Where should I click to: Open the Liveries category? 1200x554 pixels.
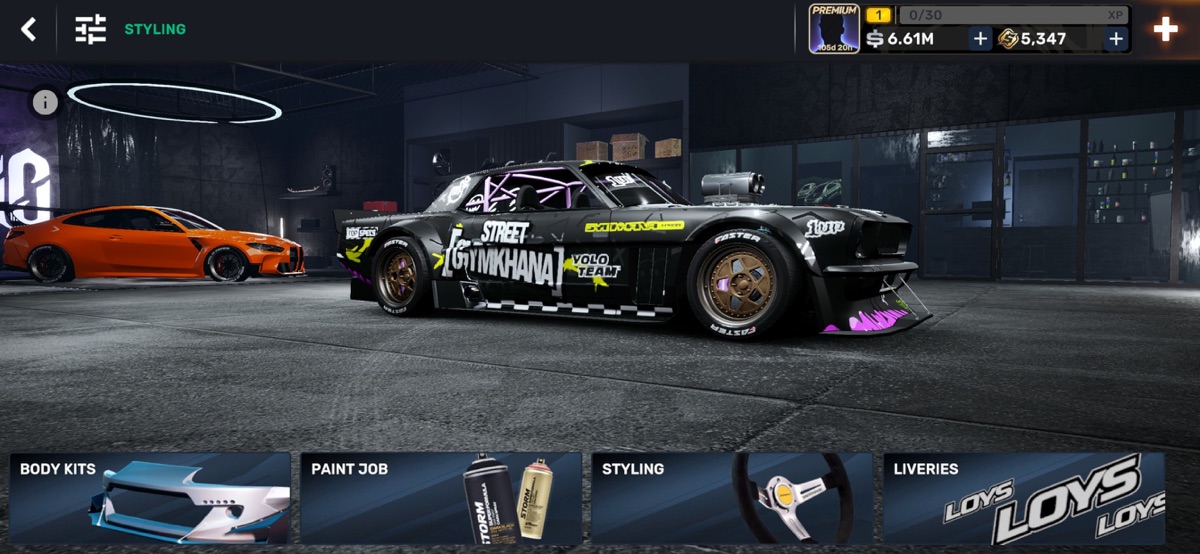(1023, 498)
